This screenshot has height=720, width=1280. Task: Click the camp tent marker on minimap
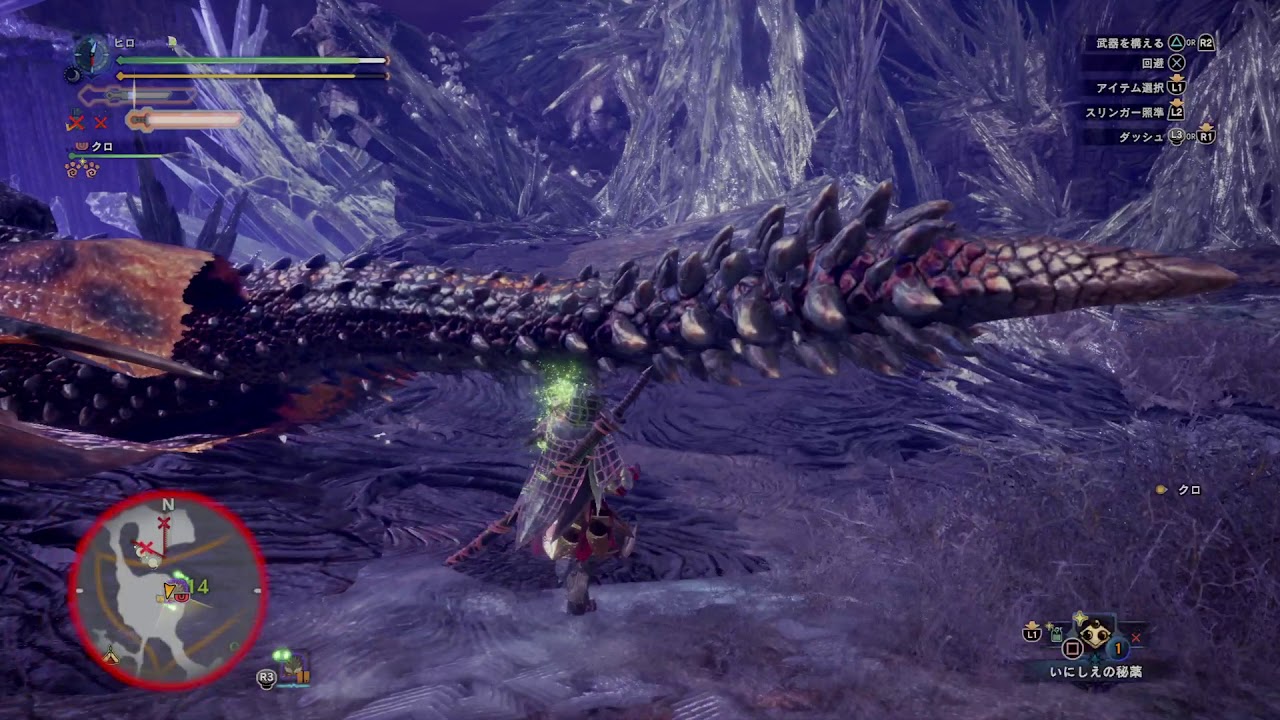tap(112, 657)
